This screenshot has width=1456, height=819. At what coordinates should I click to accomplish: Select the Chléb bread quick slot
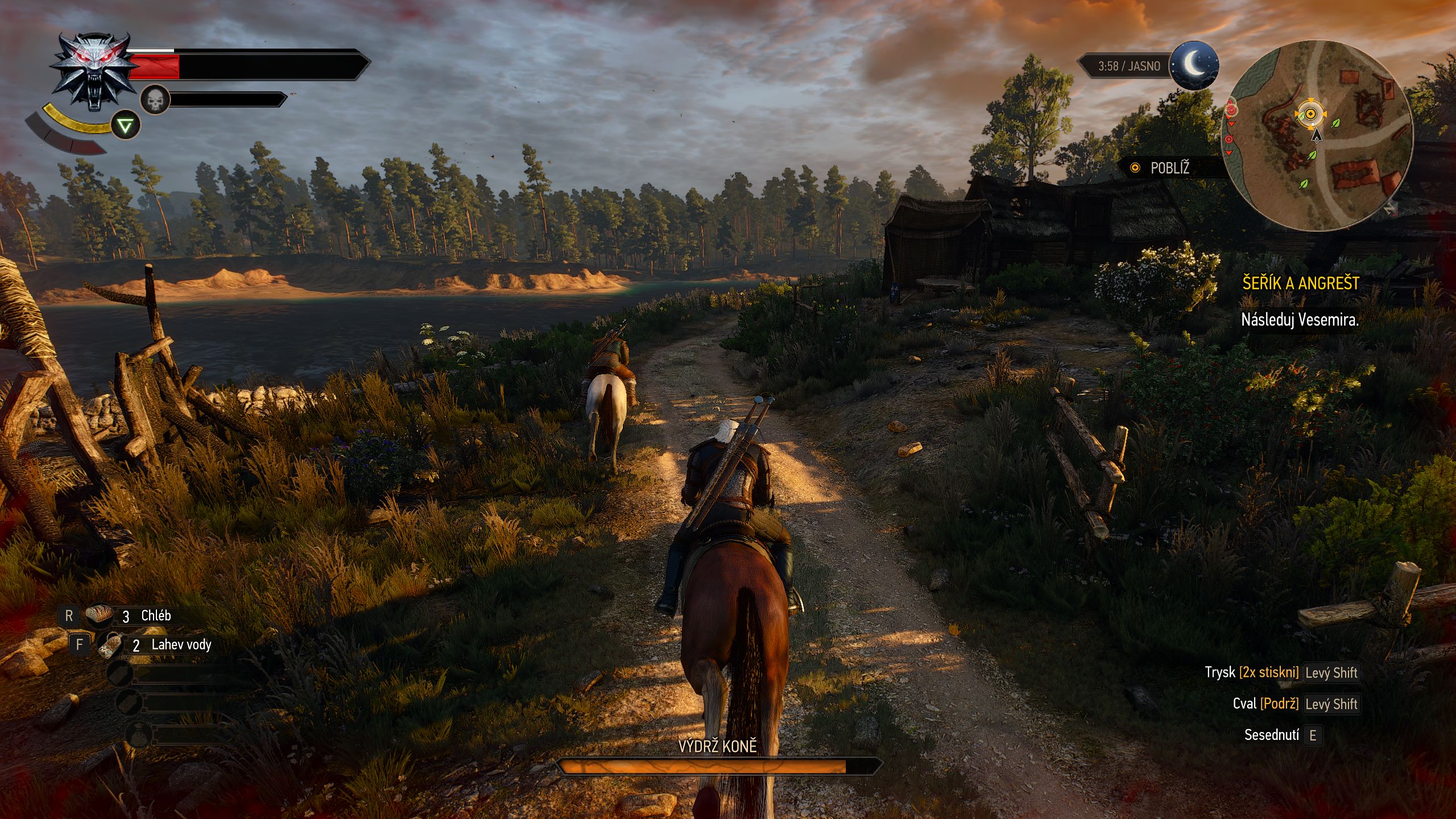pos(100,615)
